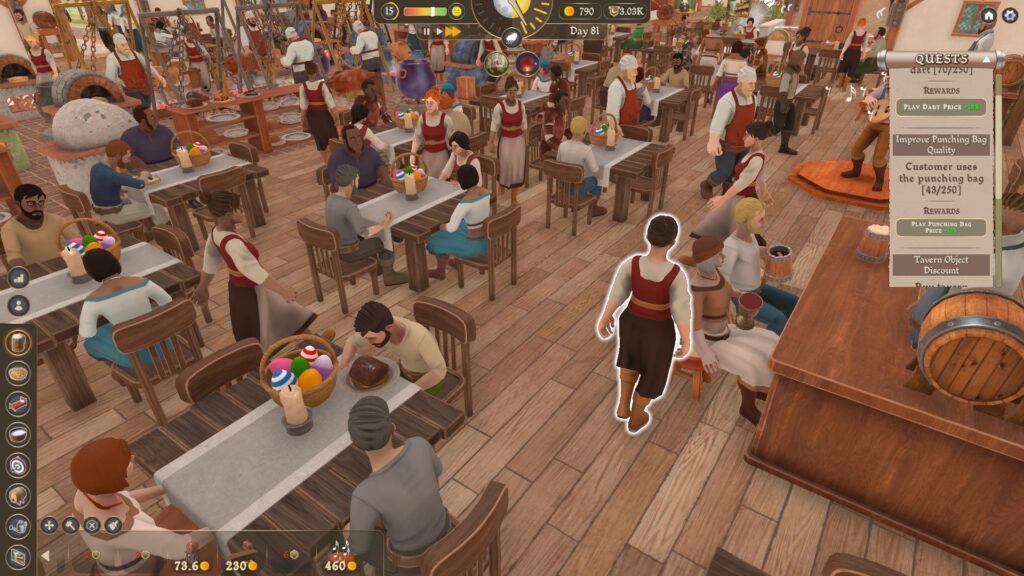The height and width of the screenshot is (576, 1024).
Task: Click the red lantern event icon
Action: click(527, 65)
